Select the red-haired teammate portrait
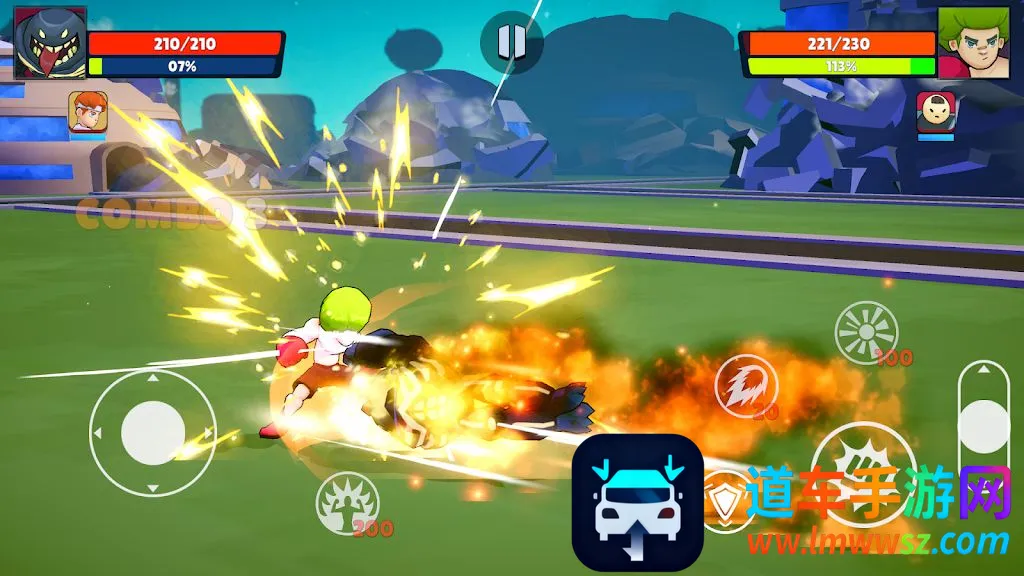This screenshot has height=576, width=1024. point(88,112)
